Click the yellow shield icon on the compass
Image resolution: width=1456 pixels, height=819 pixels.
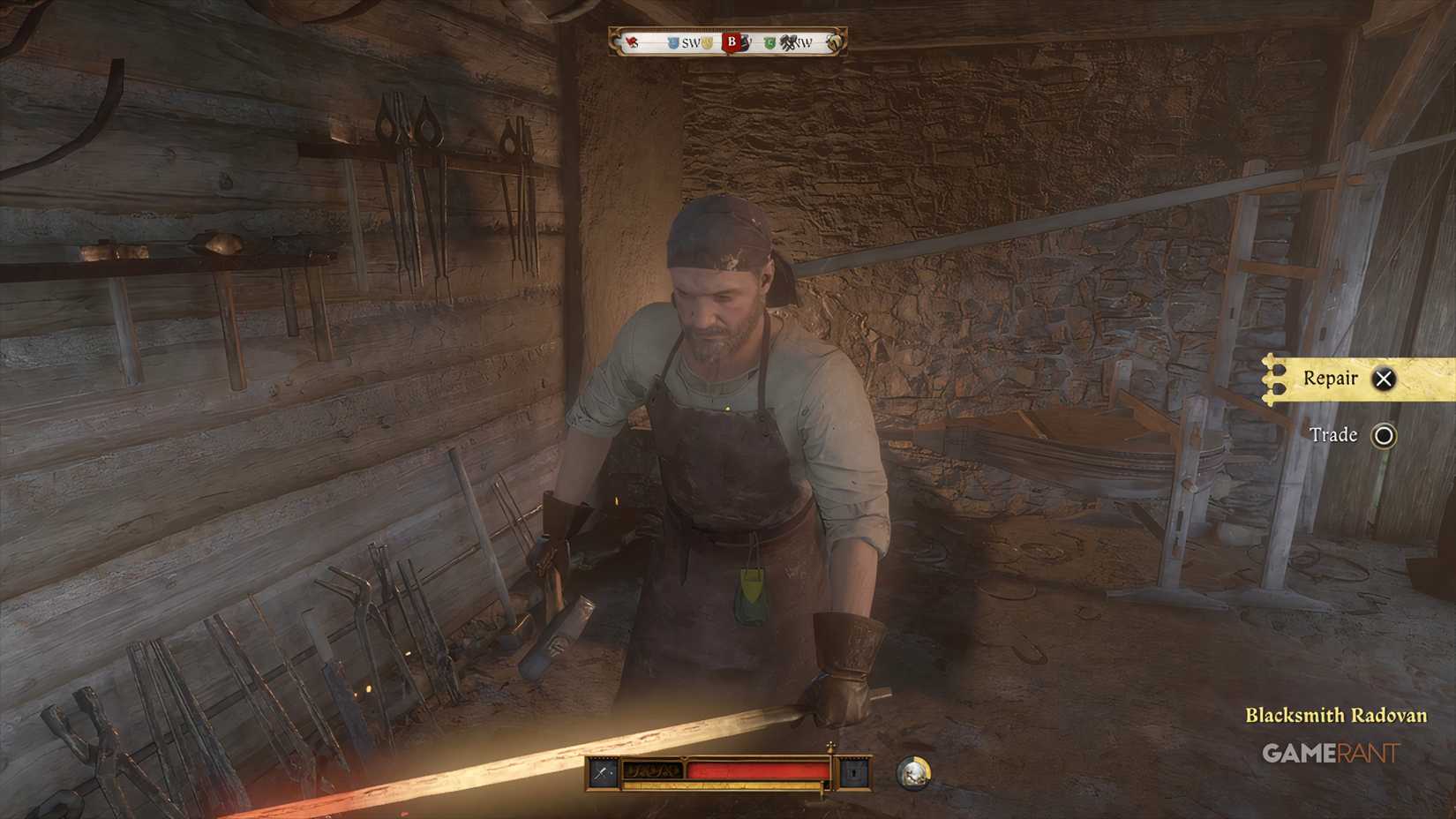(707, 41)
